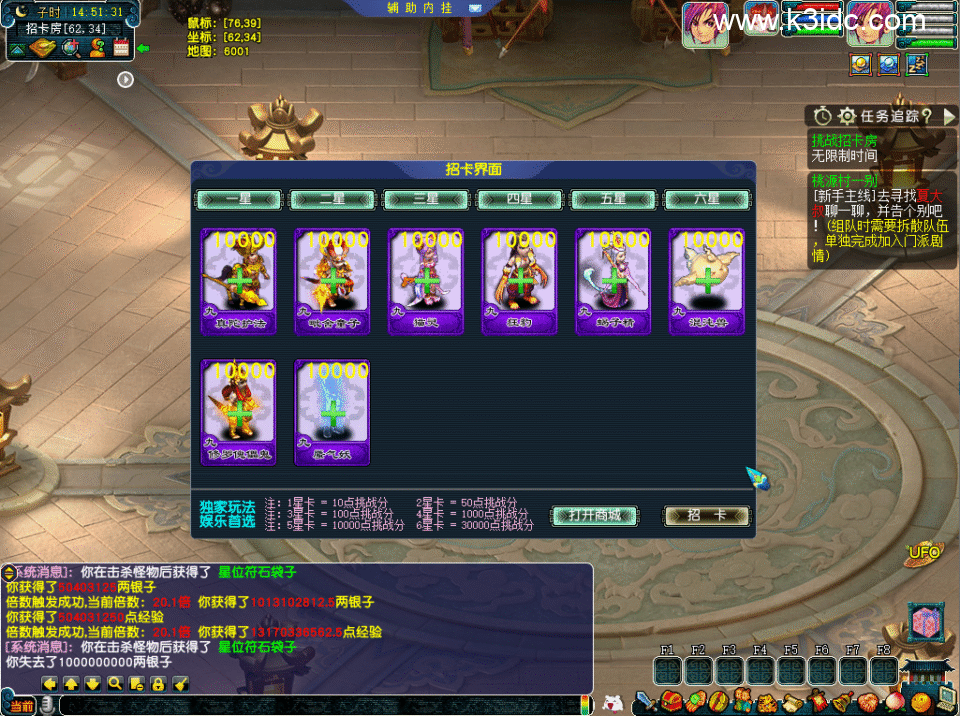Select the 三星 star tab
960x716 pixels.
[x=427, y=199]
